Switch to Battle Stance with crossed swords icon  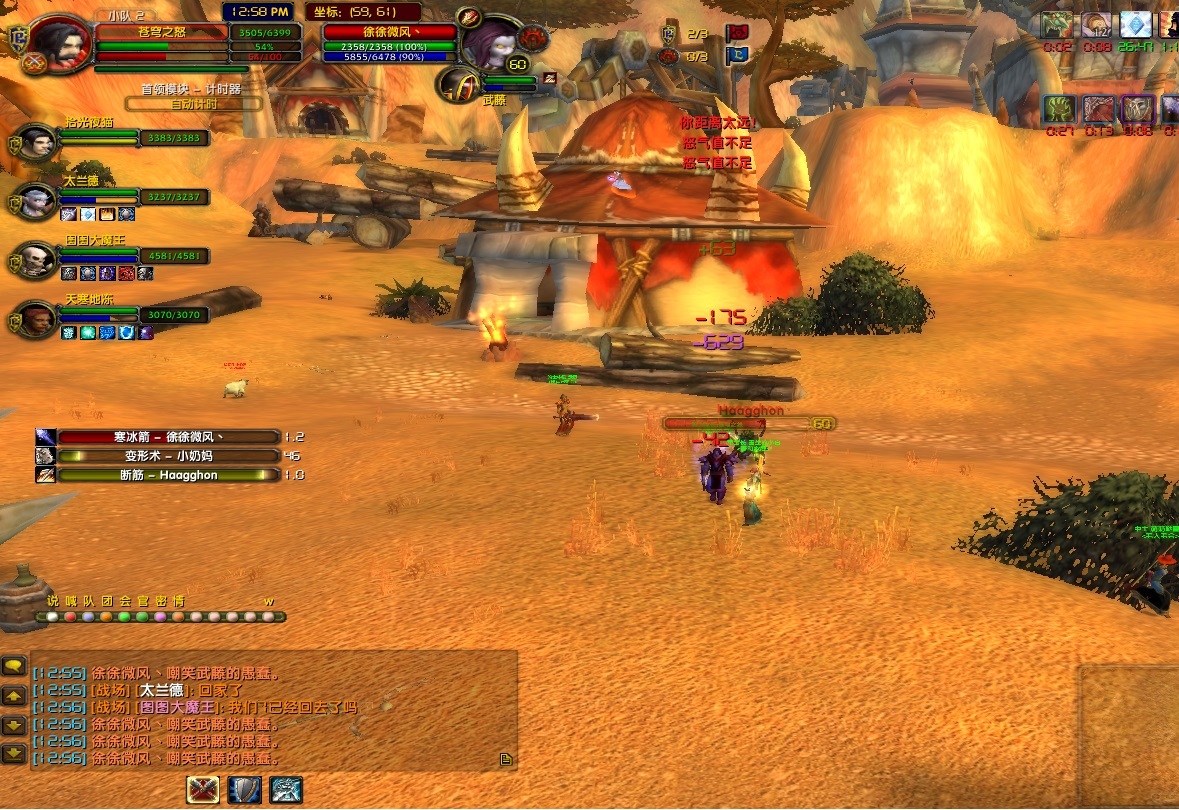pyautogui.click(x=204, y=790)
